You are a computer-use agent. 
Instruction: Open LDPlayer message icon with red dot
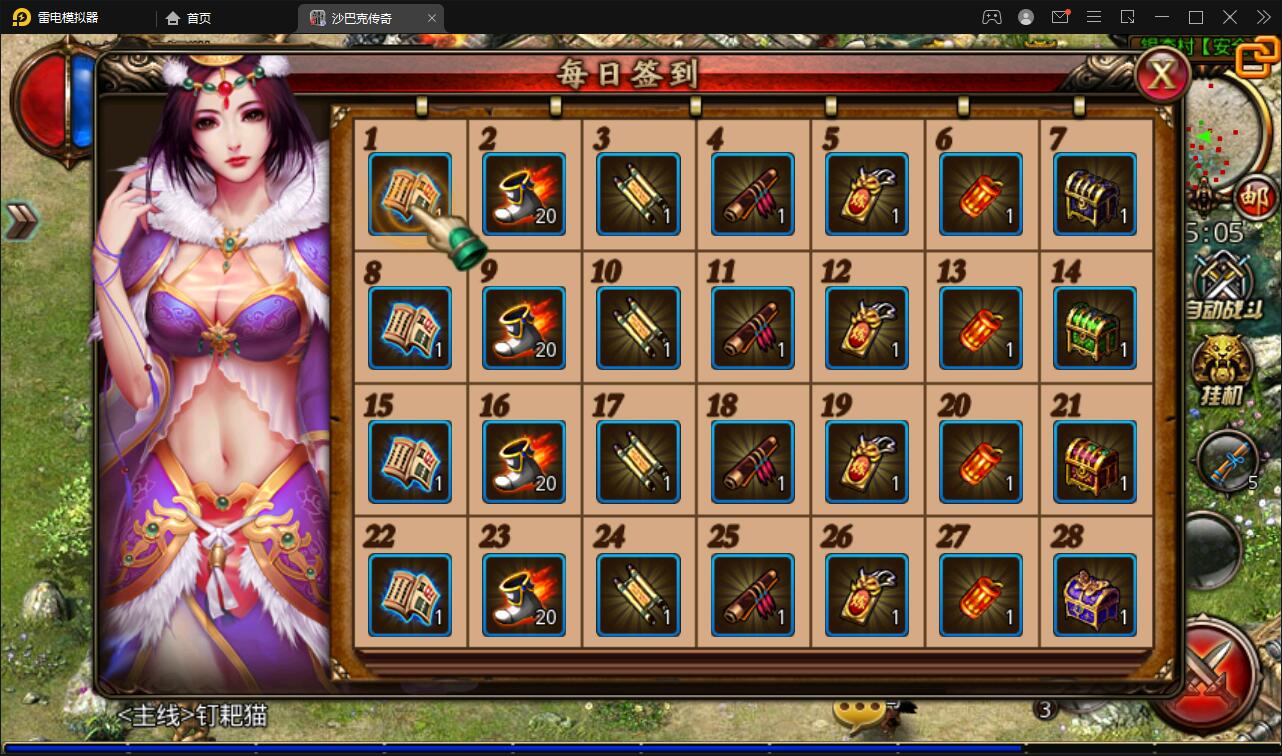coord(1060,17)
